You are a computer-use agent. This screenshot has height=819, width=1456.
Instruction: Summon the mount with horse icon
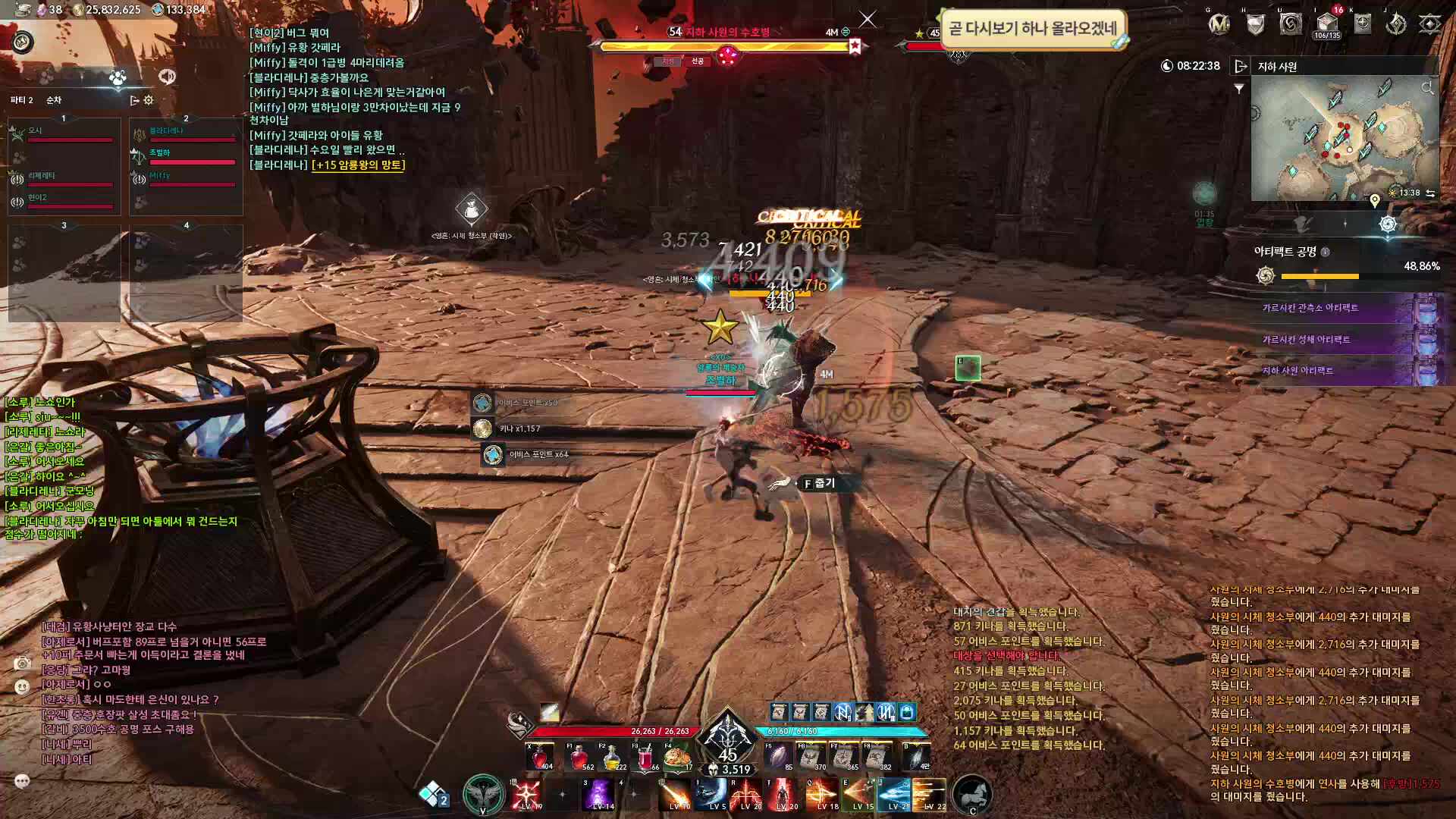click(971, 795)
